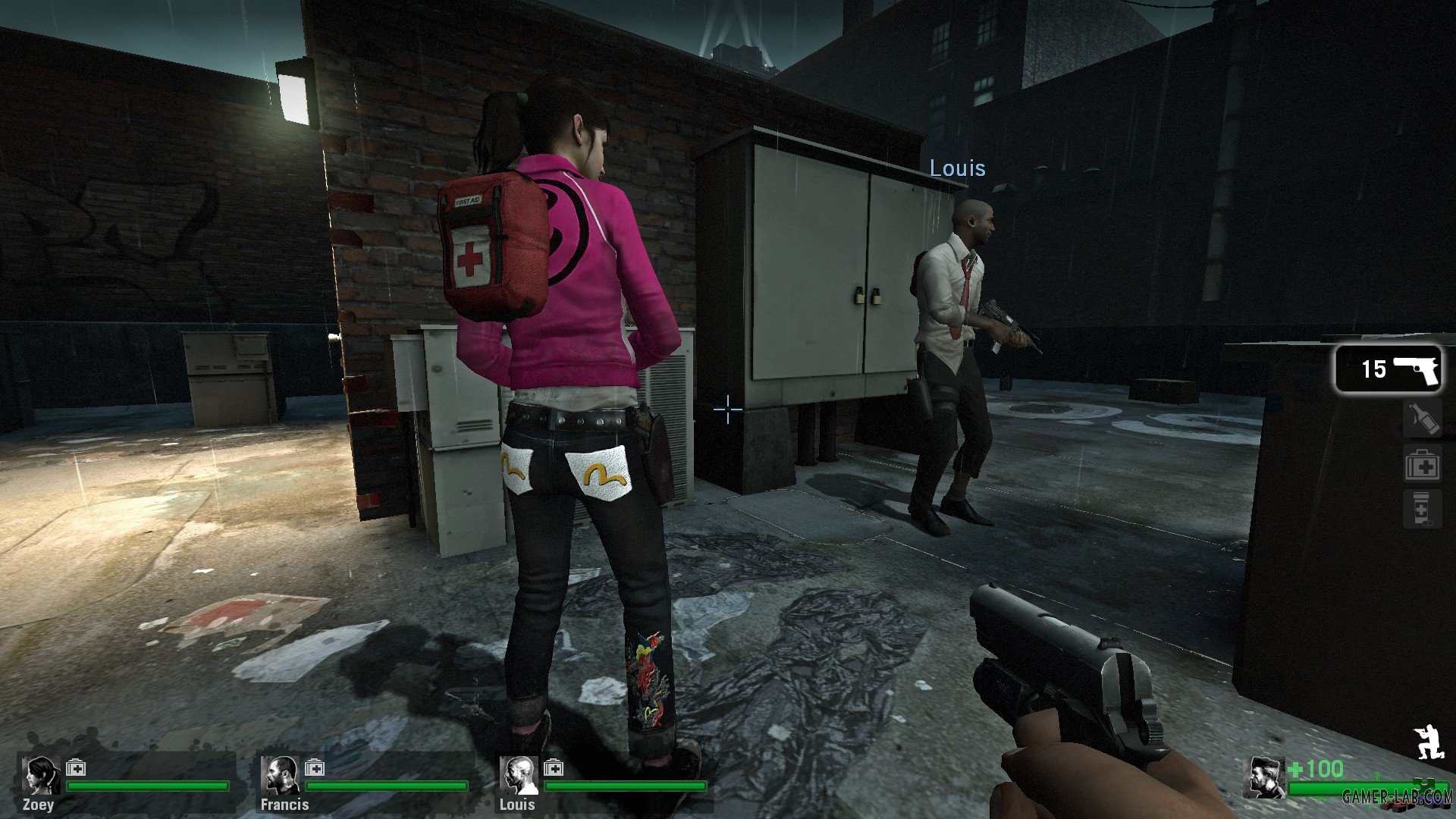Viewport: 1456px width, 819px height.
Task: Choose the molotov bottle slot
Action: (1422, 419)
